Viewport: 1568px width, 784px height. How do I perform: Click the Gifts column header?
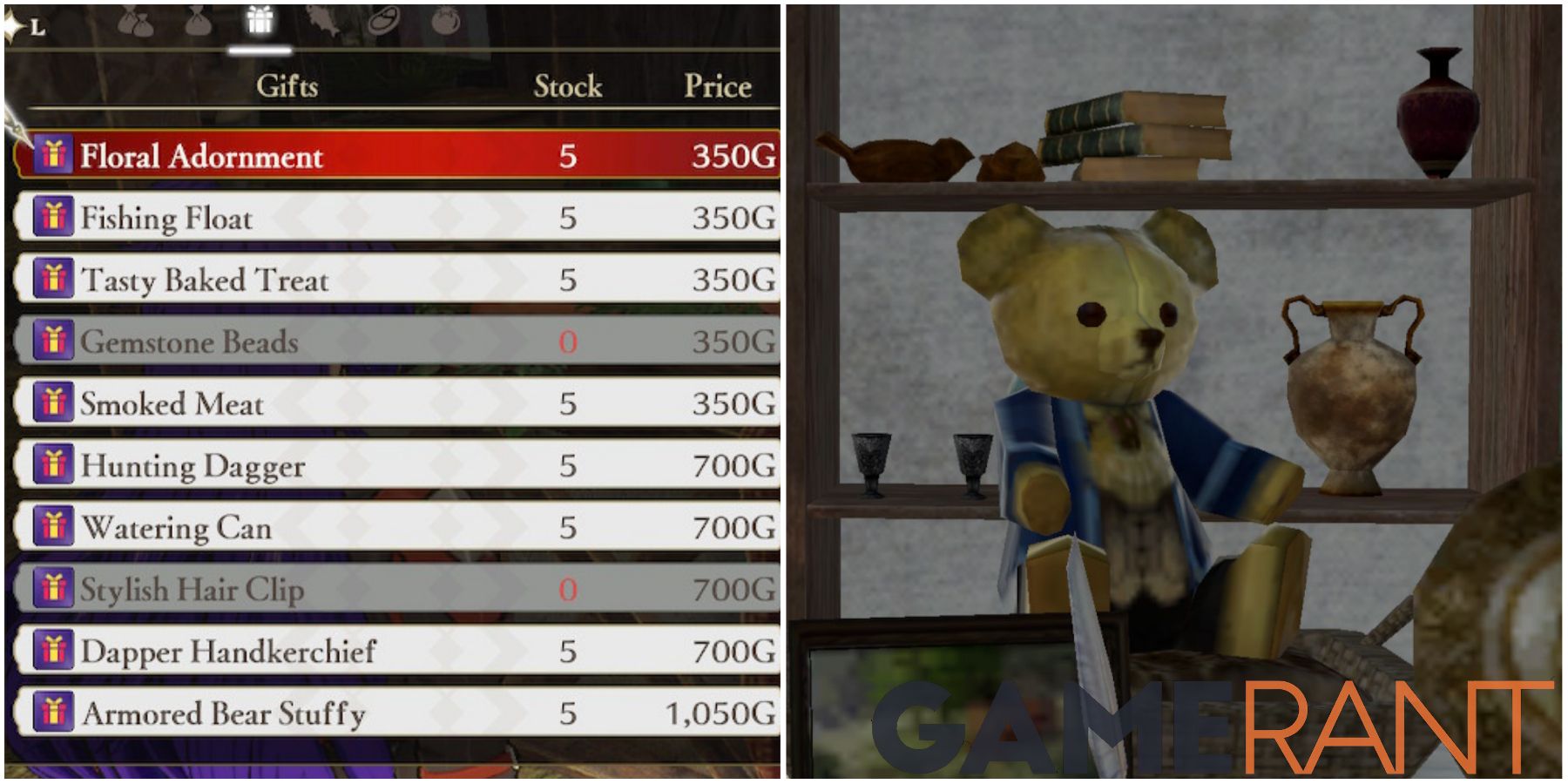click(288, 85)
